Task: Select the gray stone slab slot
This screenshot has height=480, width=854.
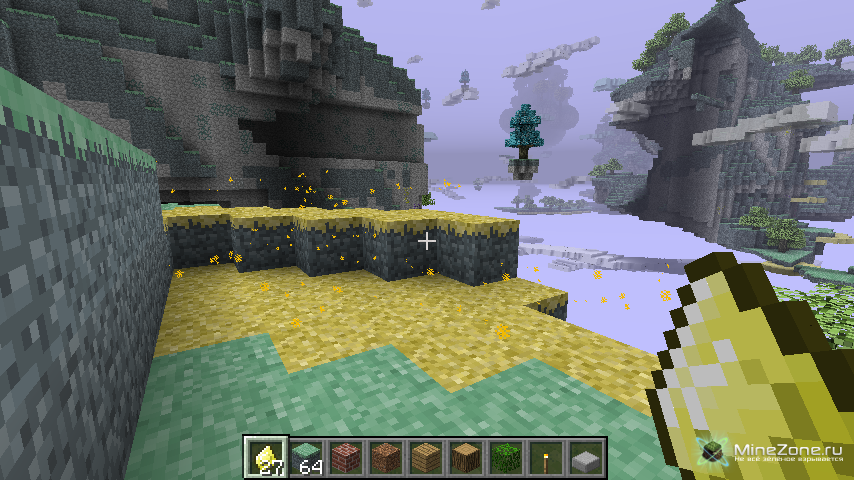Action: (x=586, y=457)
